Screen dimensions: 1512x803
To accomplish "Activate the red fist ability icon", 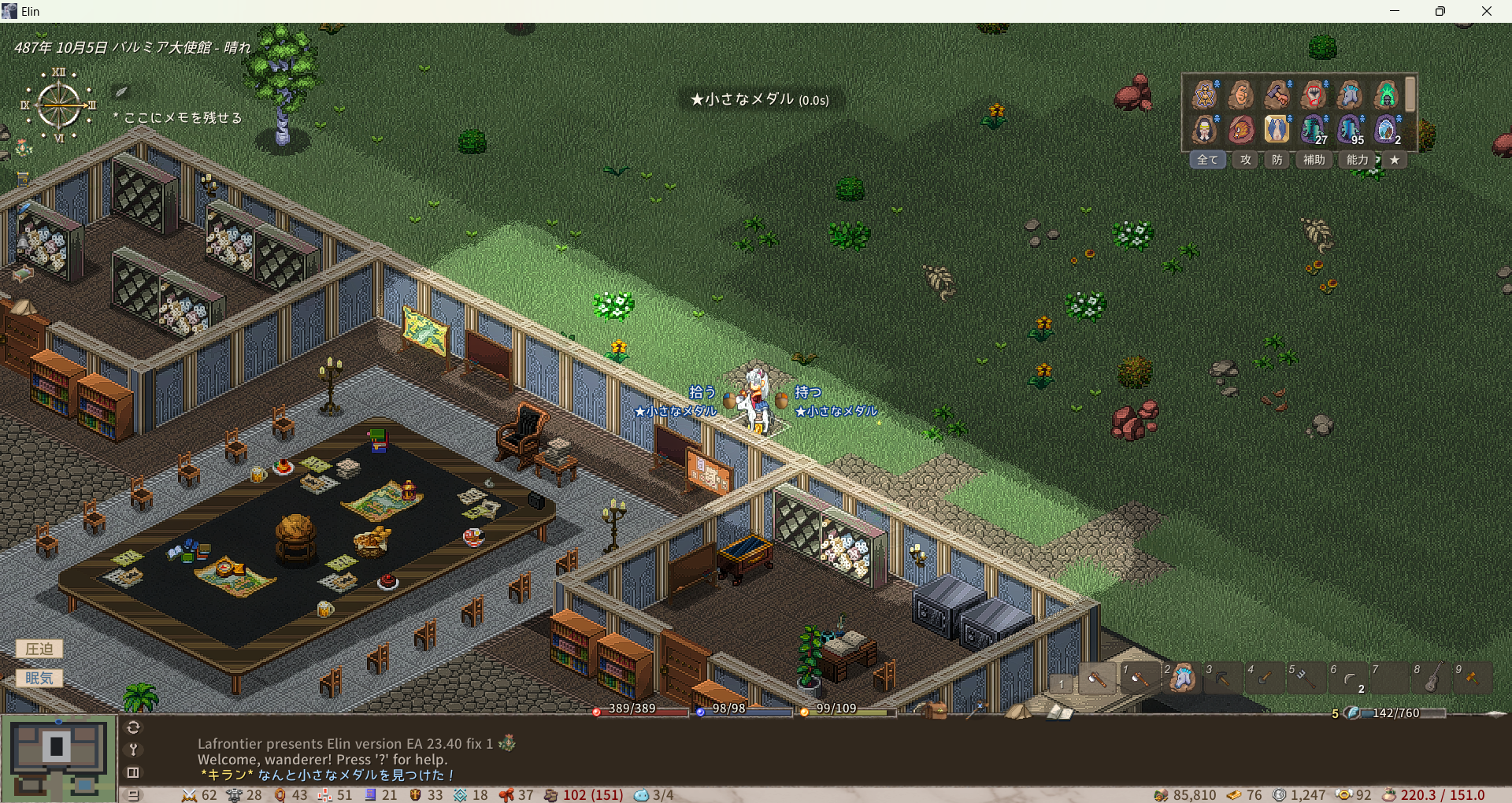I will [1314, 95].
